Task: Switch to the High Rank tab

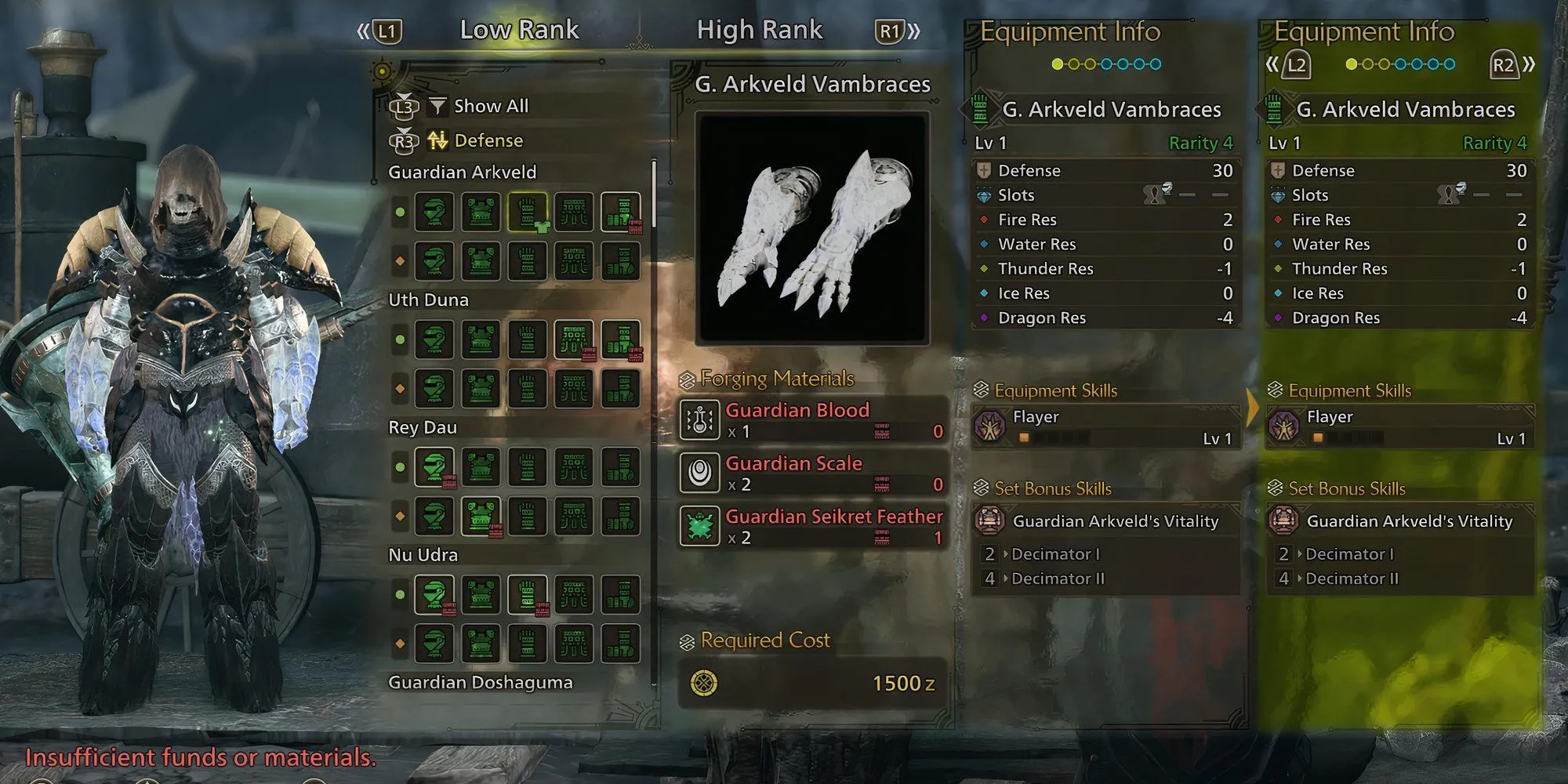Action: click(x=759, y=31)
